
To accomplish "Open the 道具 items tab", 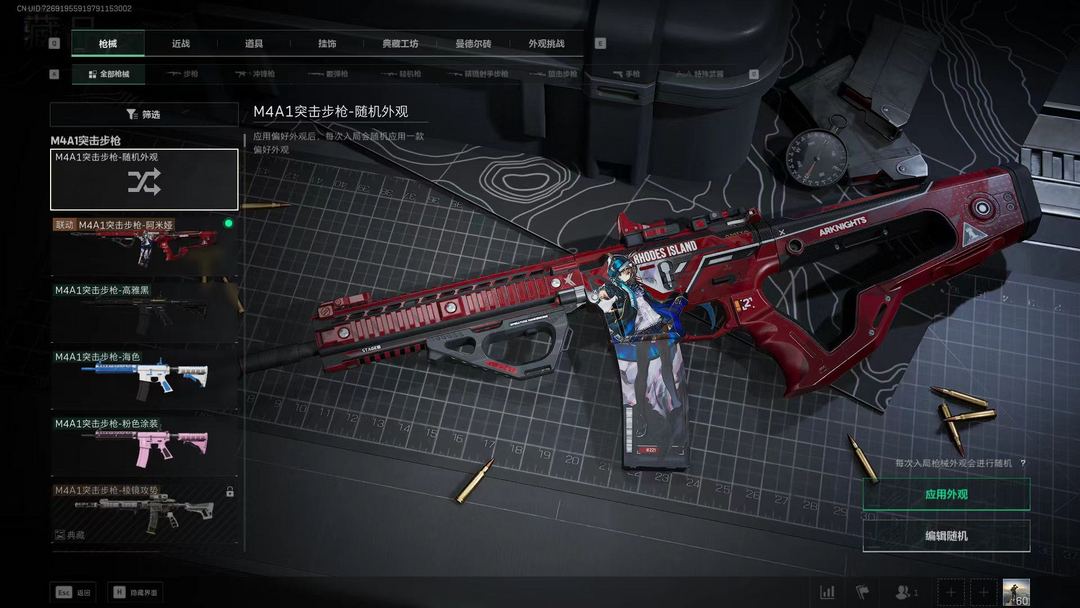I will click(x=254, y=43).
